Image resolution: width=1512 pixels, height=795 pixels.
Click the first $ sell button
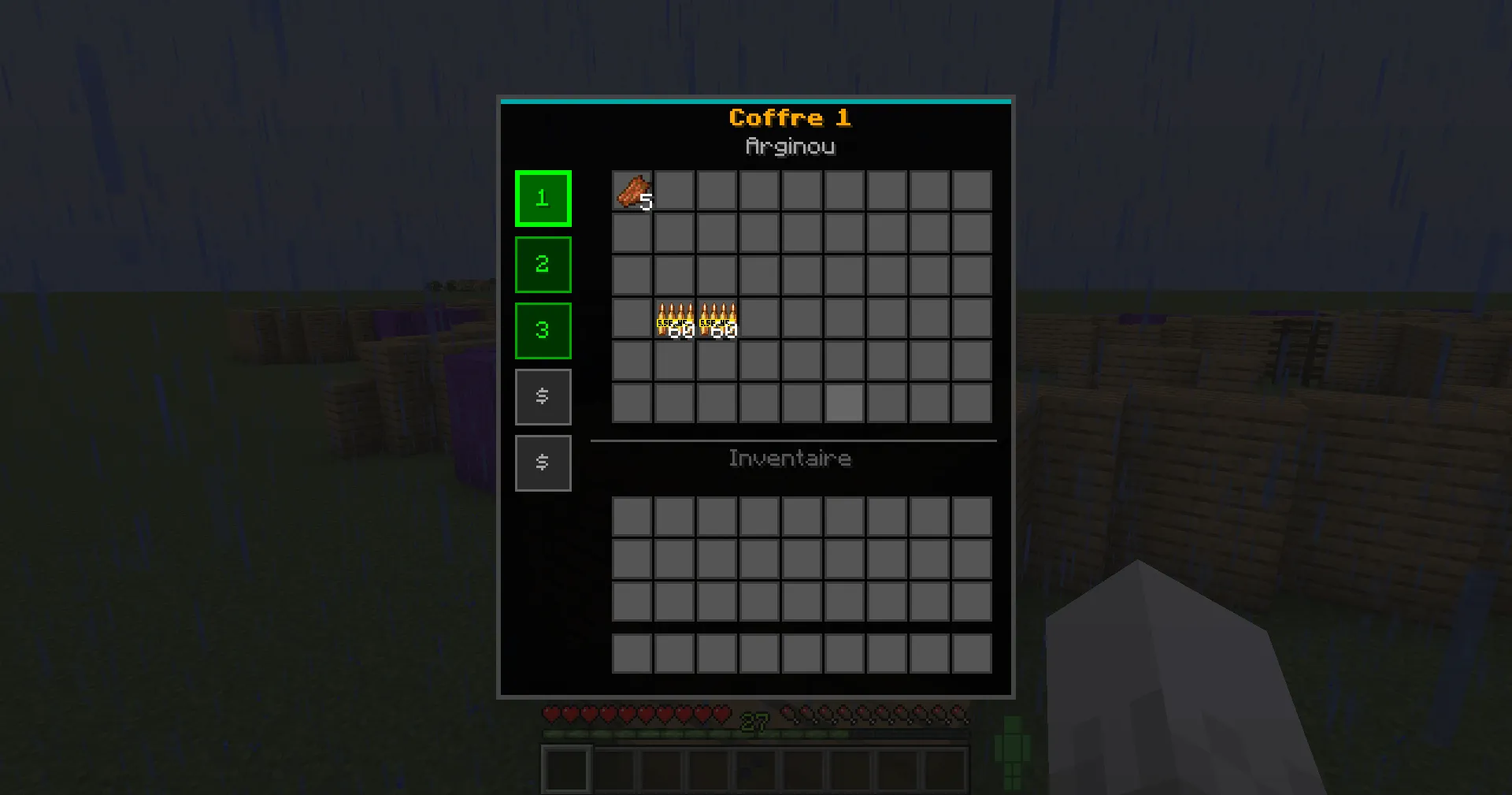[543, 396]
